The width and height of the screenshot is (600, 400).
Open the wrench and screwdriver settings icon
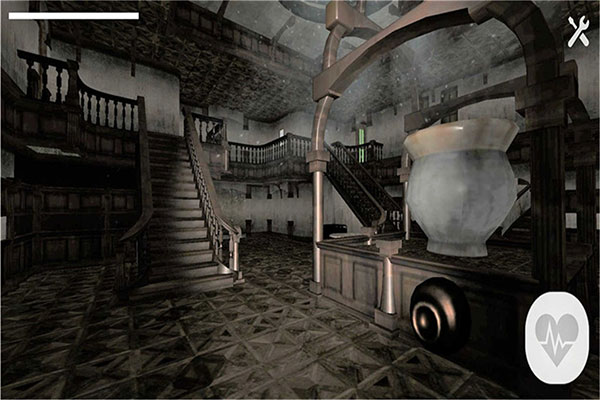click(577, 32)
